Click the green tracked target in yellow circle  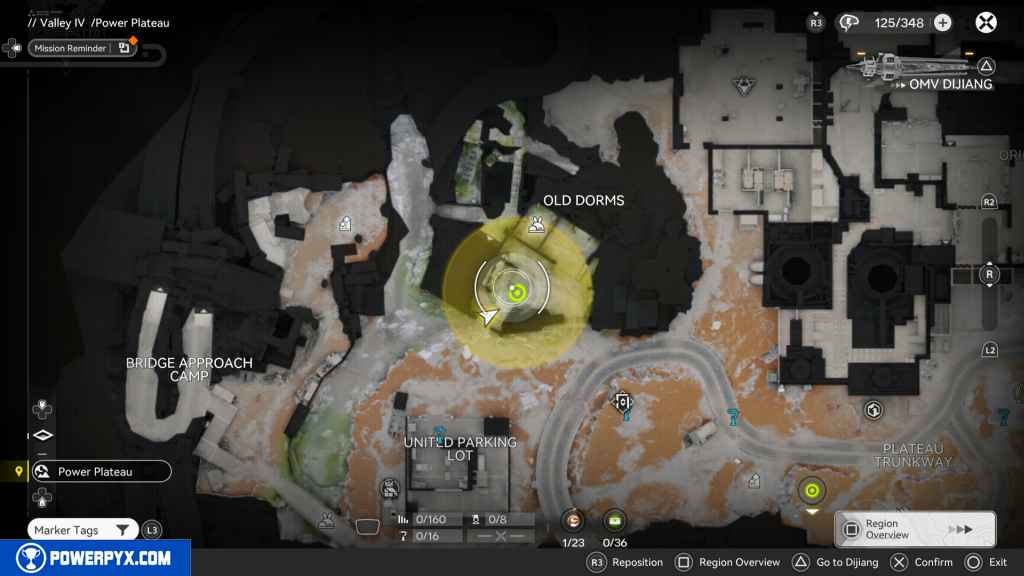pyautogui.click(x=516, y=291)
